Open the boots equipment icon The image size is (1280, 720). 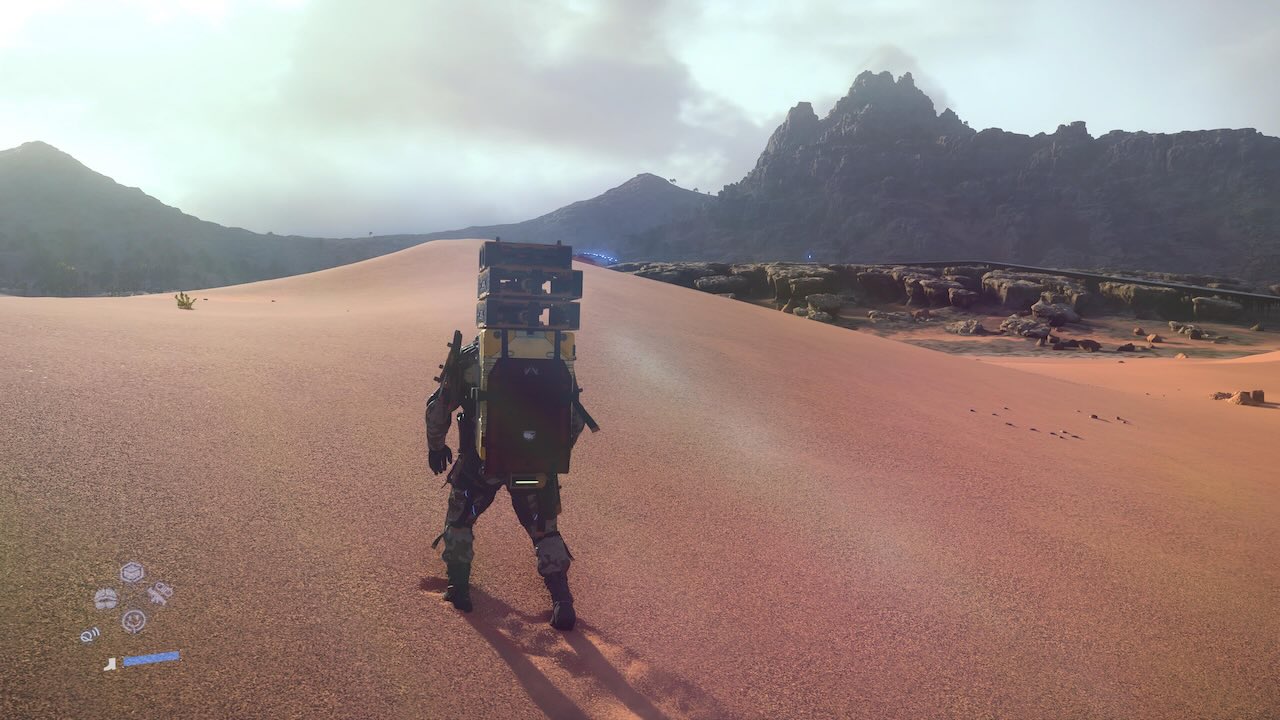click(x=110, y=663)
